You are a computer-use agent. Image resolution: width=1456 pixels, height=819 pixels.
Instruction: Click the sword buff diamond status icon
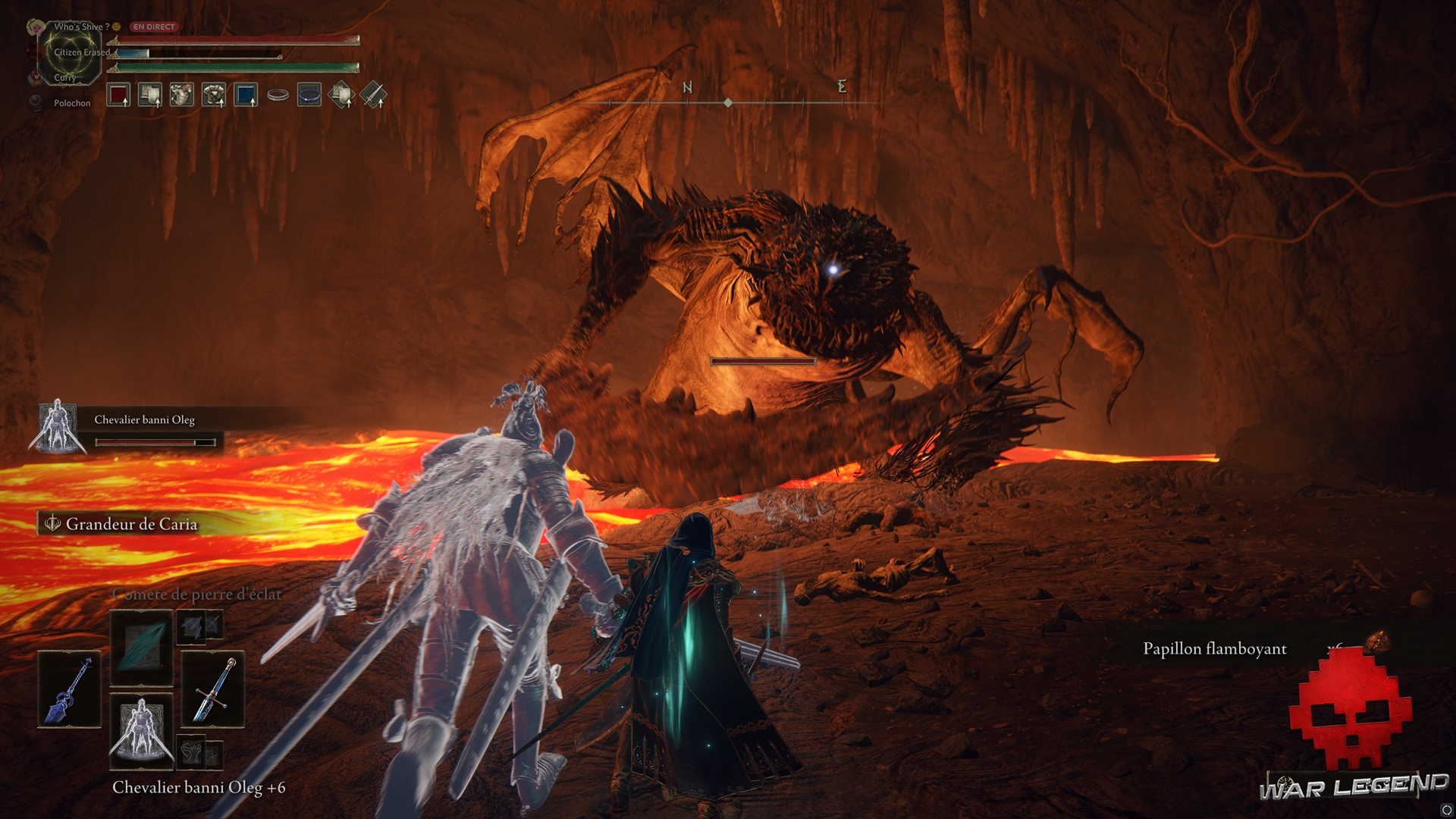373,95
